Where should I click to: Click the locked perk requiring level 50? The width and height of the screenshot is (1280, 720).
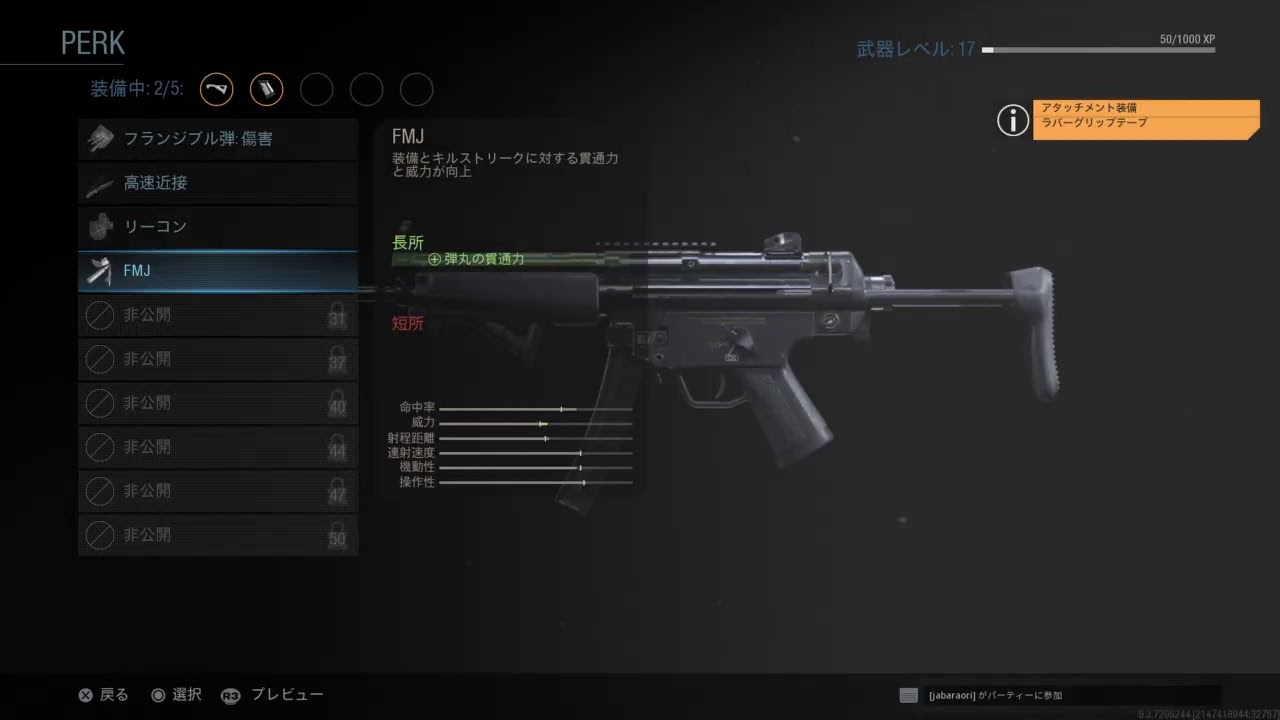pos(218,535)
